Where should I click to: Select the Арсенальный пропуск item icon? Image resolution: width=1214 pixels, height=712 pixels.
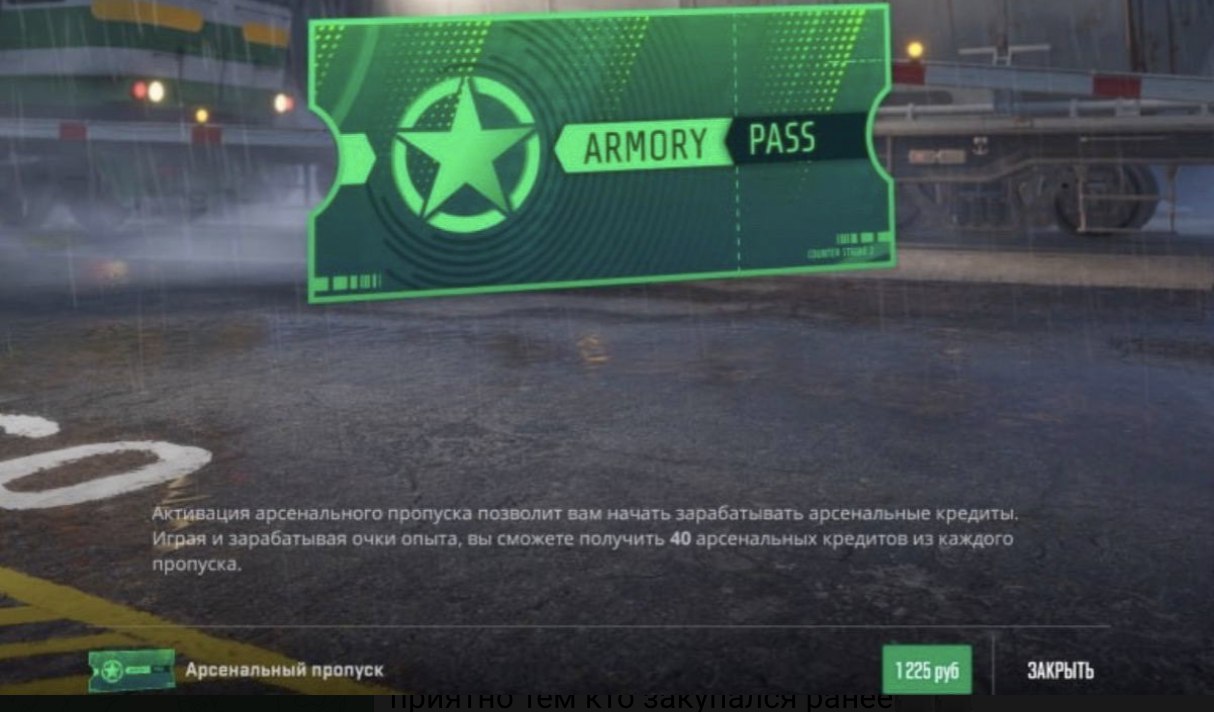(131, 670)
